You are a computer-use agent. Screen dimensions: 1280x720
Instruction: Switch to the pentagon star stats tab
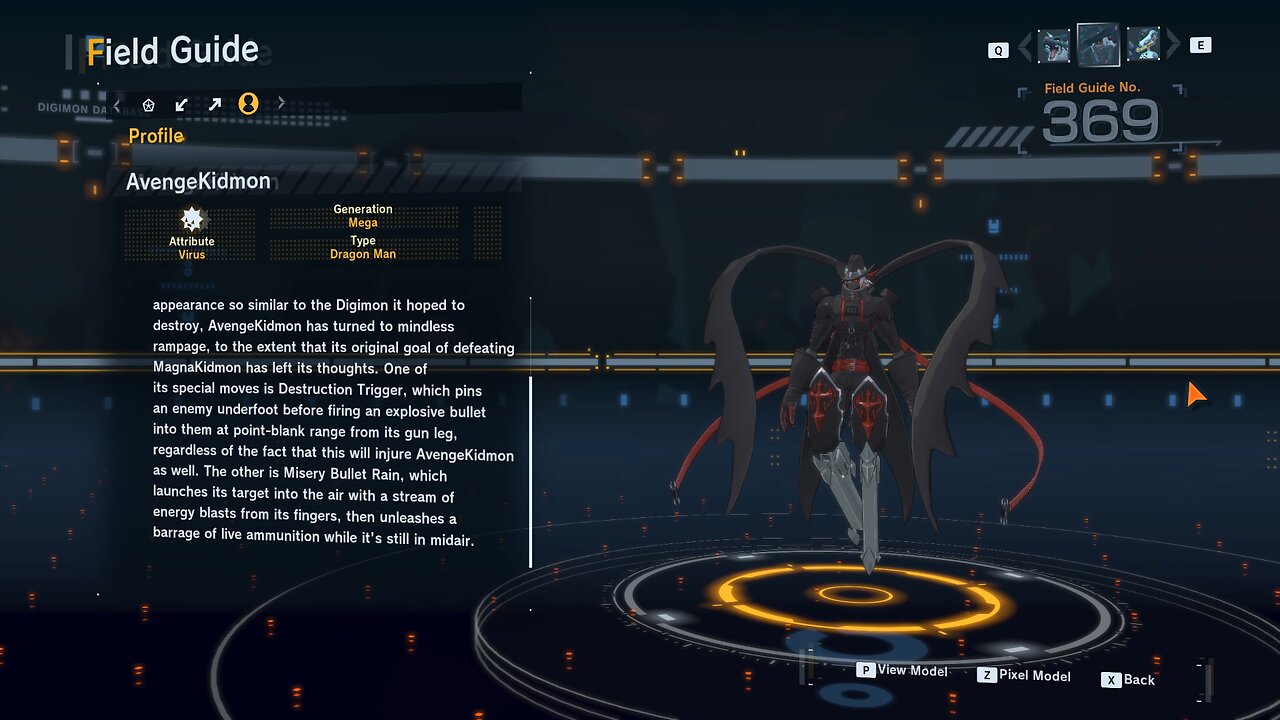pos(149,104)
